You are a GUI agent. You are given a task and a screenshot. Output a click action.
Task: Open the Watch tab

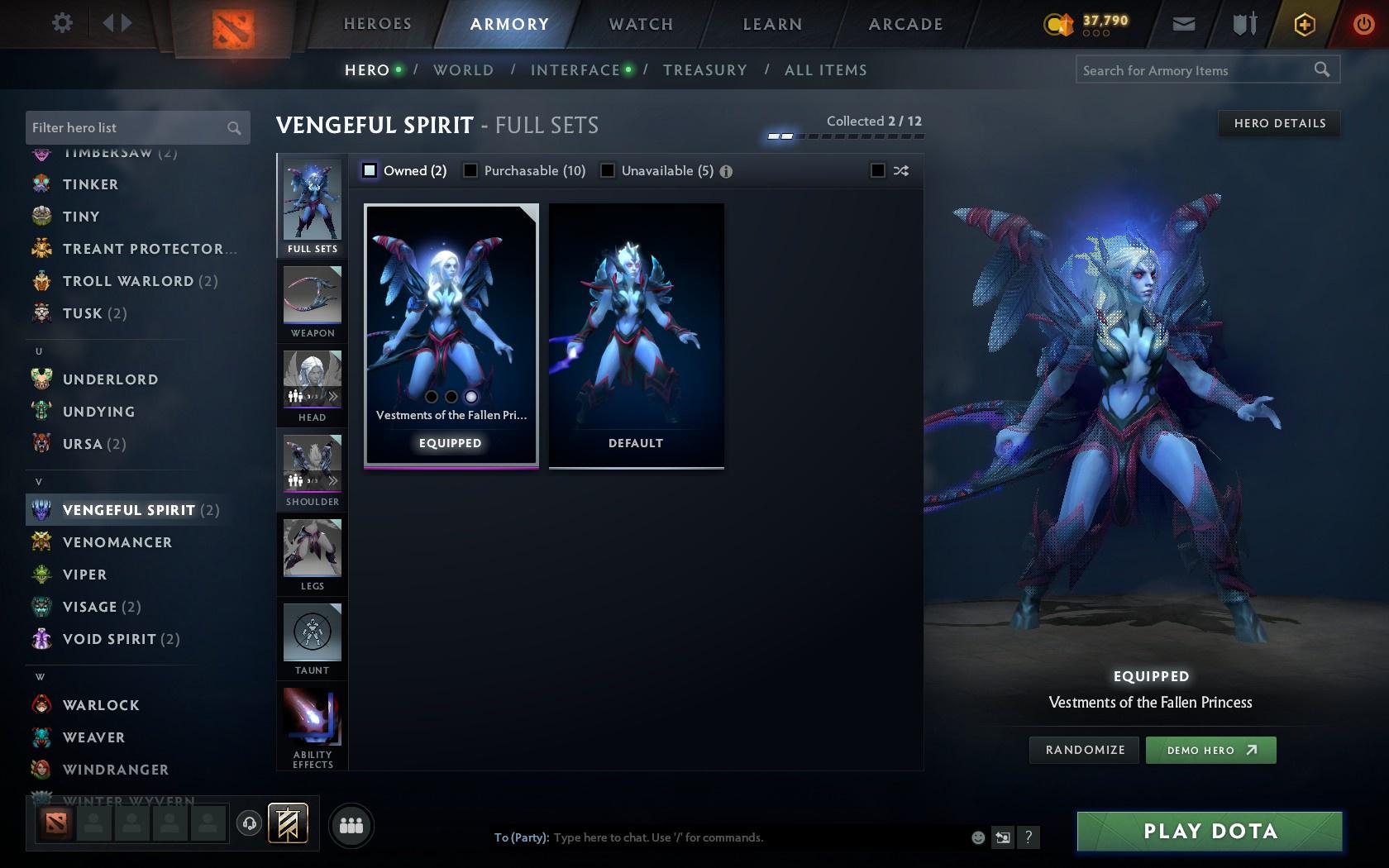639,24
